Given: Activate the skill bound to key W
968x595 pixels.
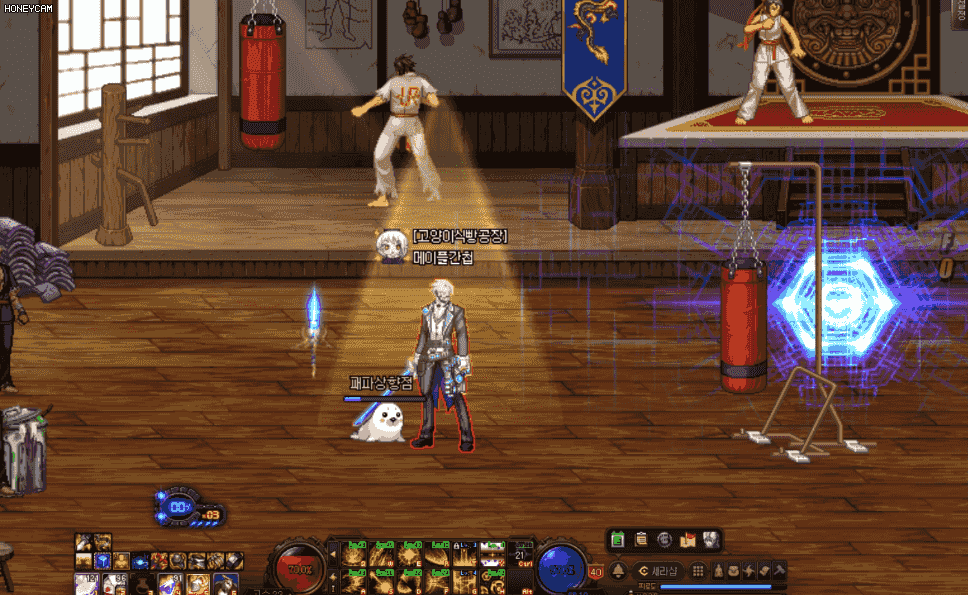Looking at the screenshot, I should pyautogui.click(x=381, y=553).
